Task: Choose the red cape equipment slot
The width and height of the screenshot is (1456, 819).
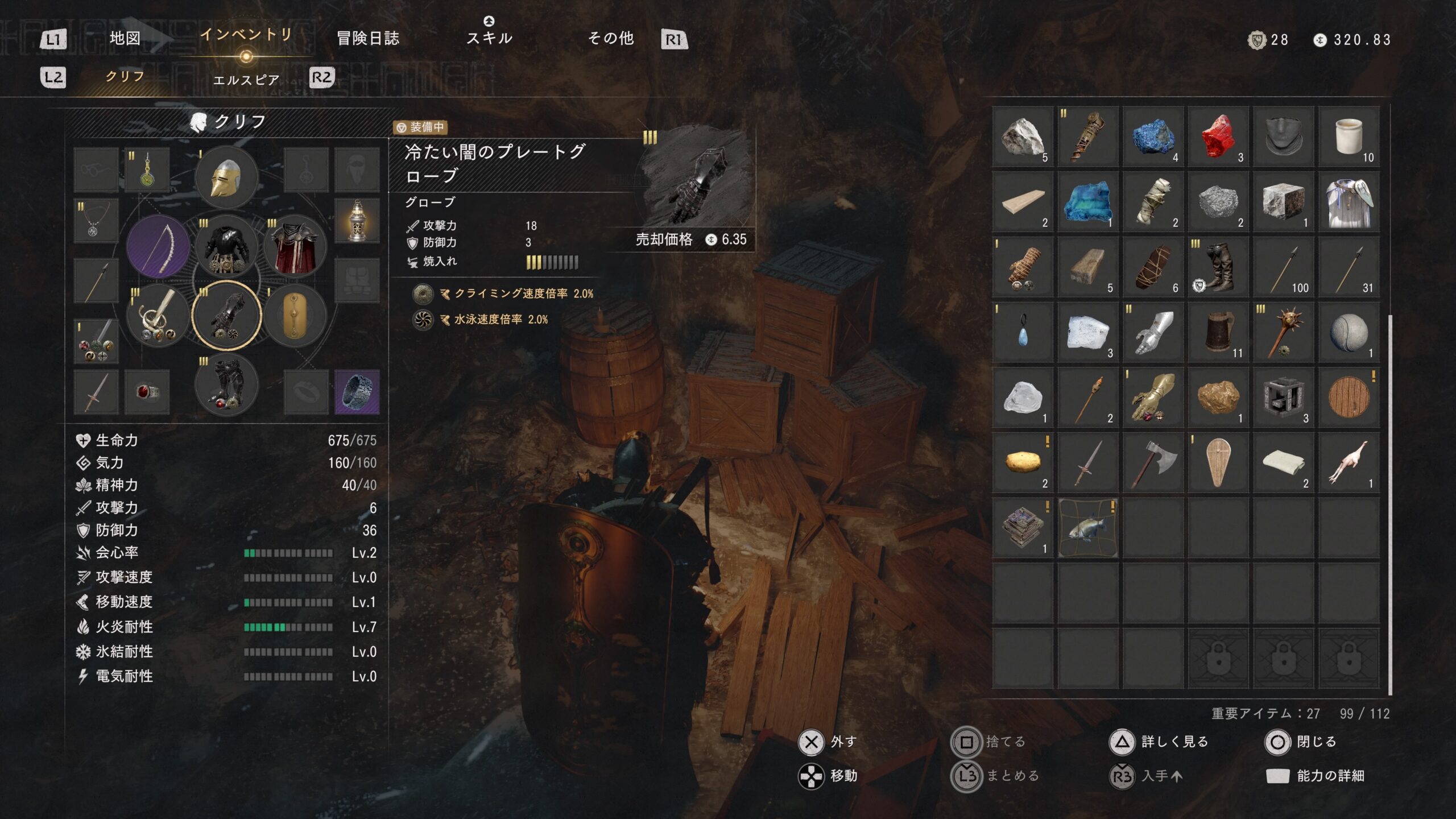Action: coord(295,246)
